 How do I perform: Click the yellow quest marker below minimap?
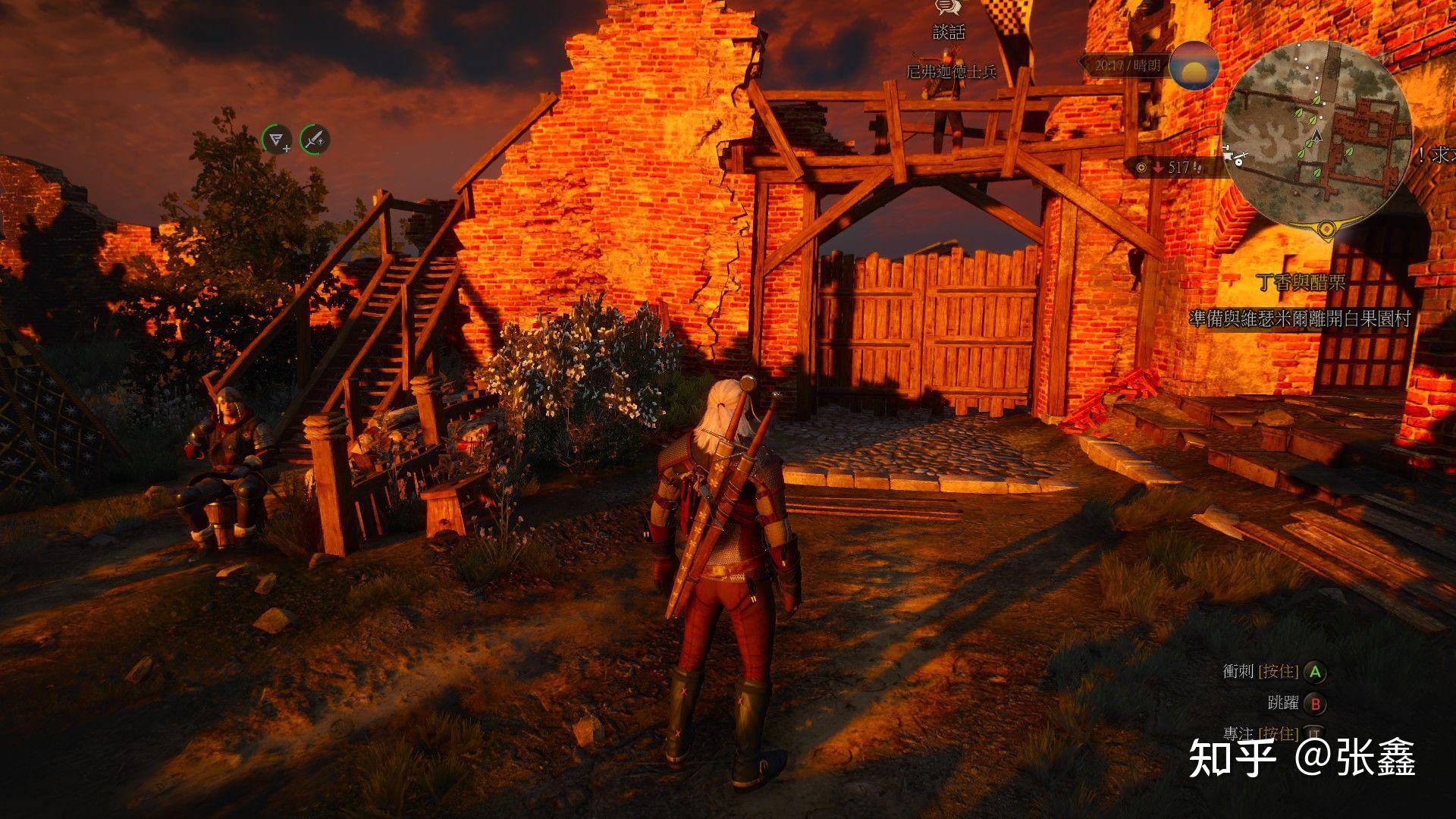pyautogui.click(x=1326, y=227)
